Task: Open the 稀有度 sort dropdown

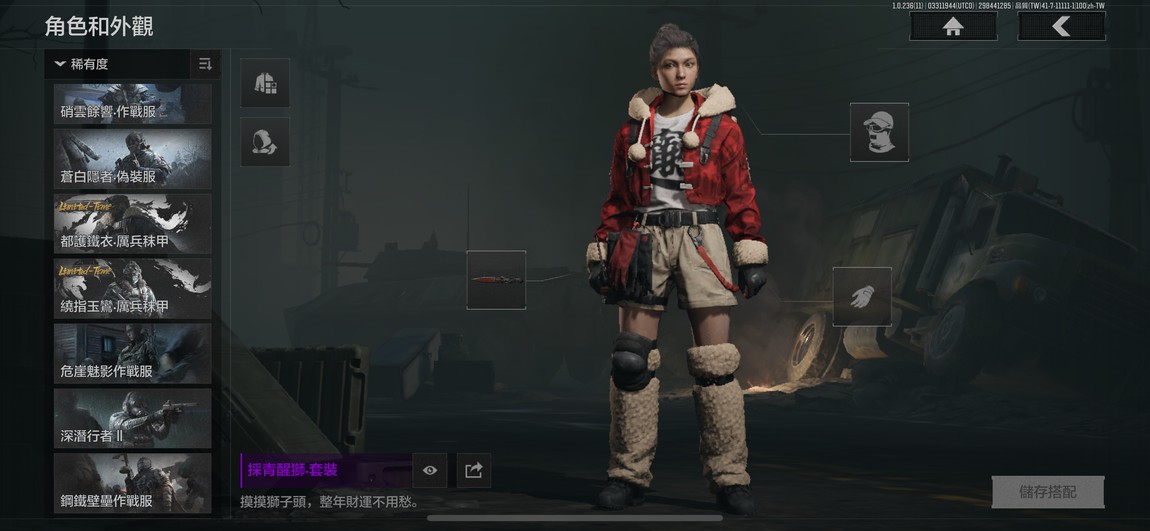Action: coord(117,64)
